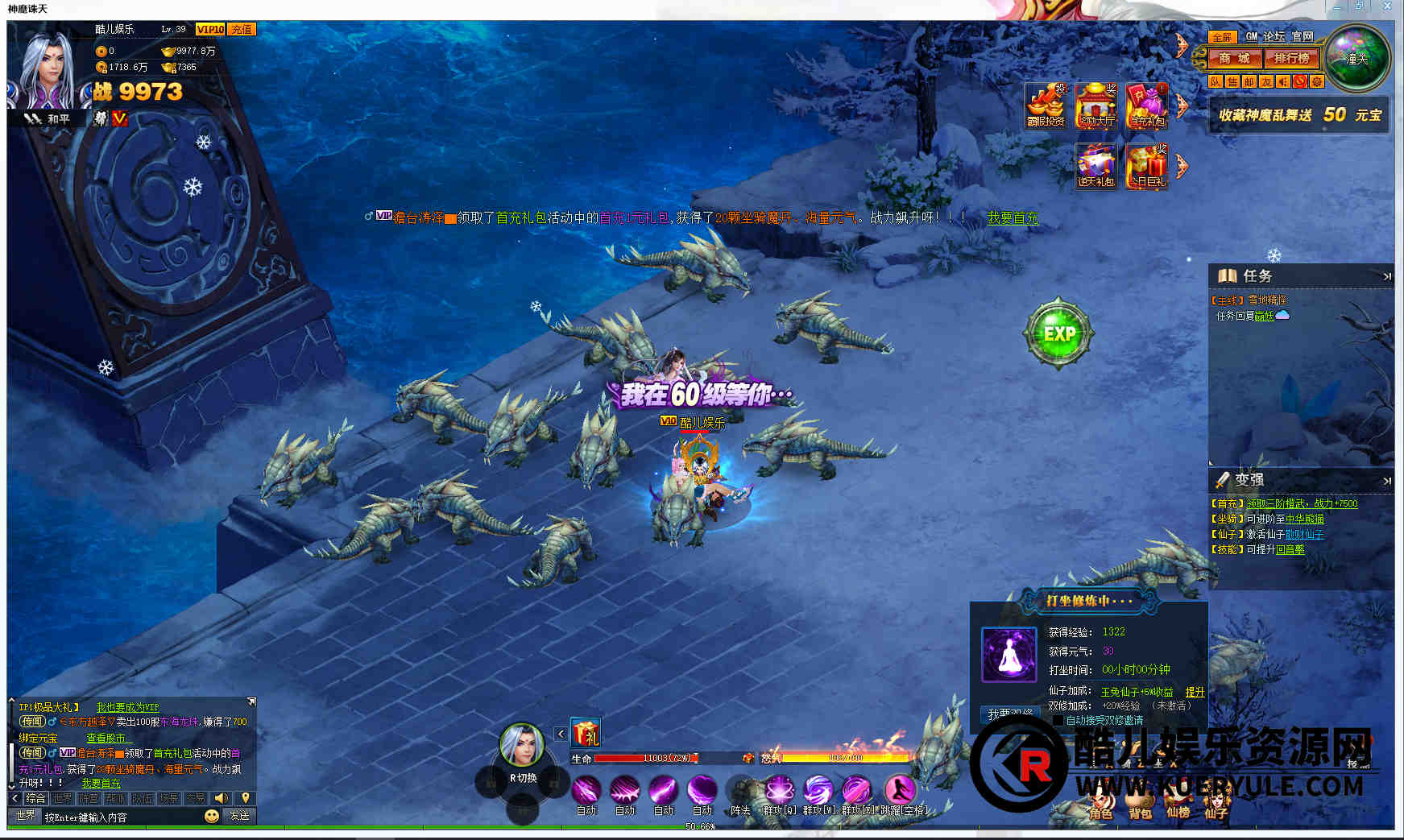
Task: Click the green minimap orb
Action: coord(1358,59)
